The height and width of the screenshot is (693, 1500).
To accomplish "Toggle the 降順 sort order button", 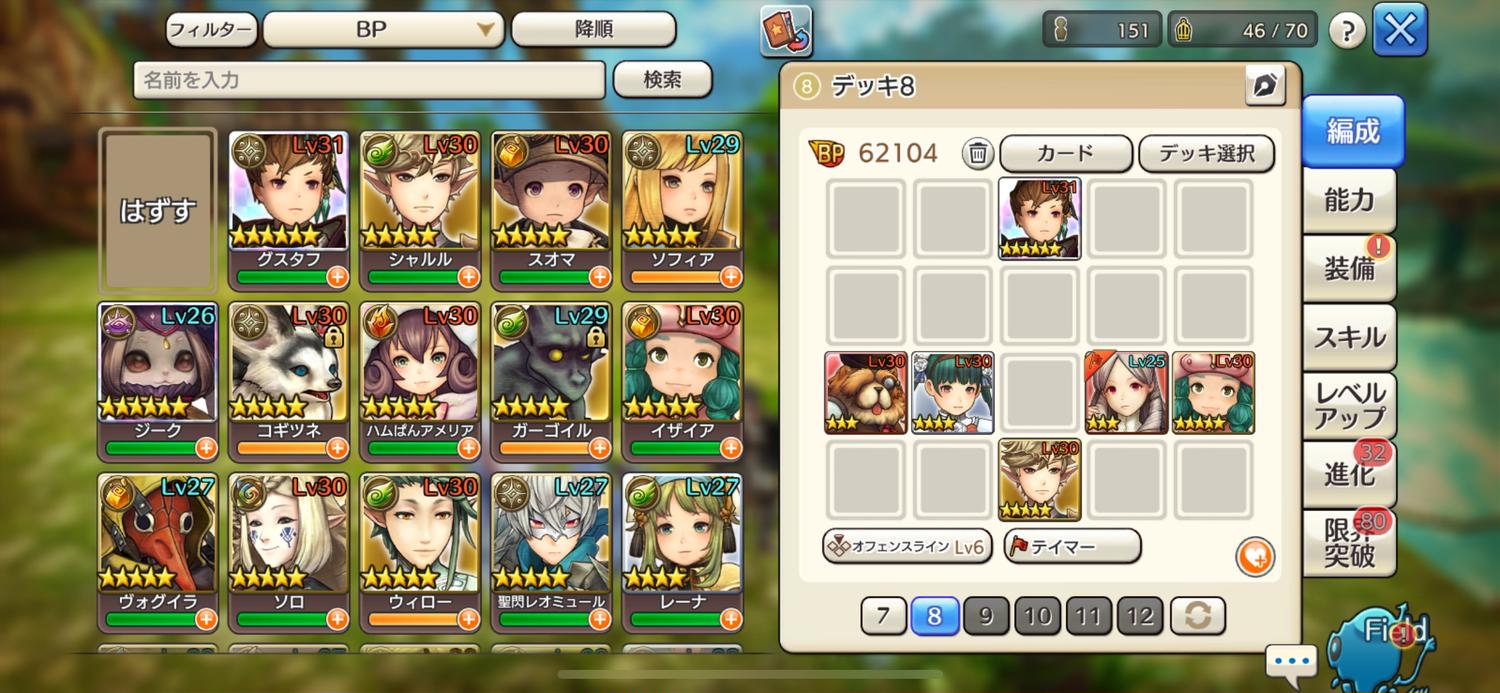I will point(593,30).
